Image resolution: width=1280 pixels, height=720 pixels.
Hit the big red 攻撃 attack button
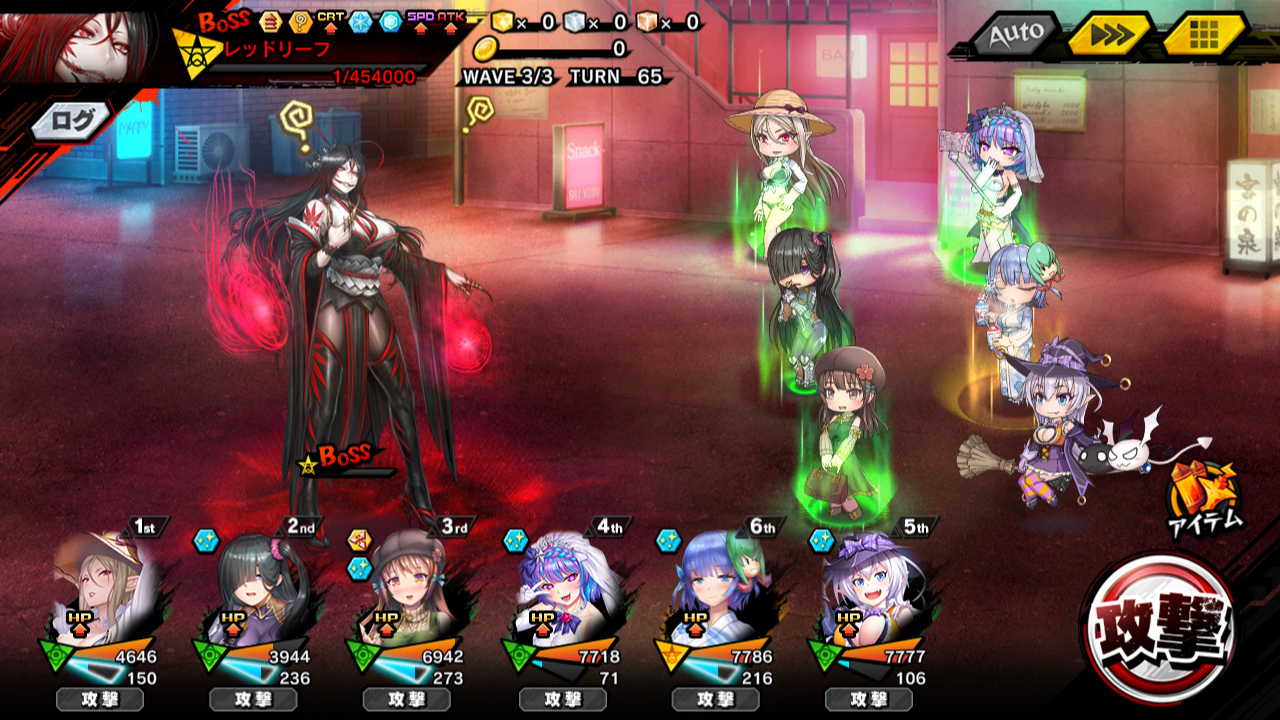pyautogui.click(x=1159, y=627)
